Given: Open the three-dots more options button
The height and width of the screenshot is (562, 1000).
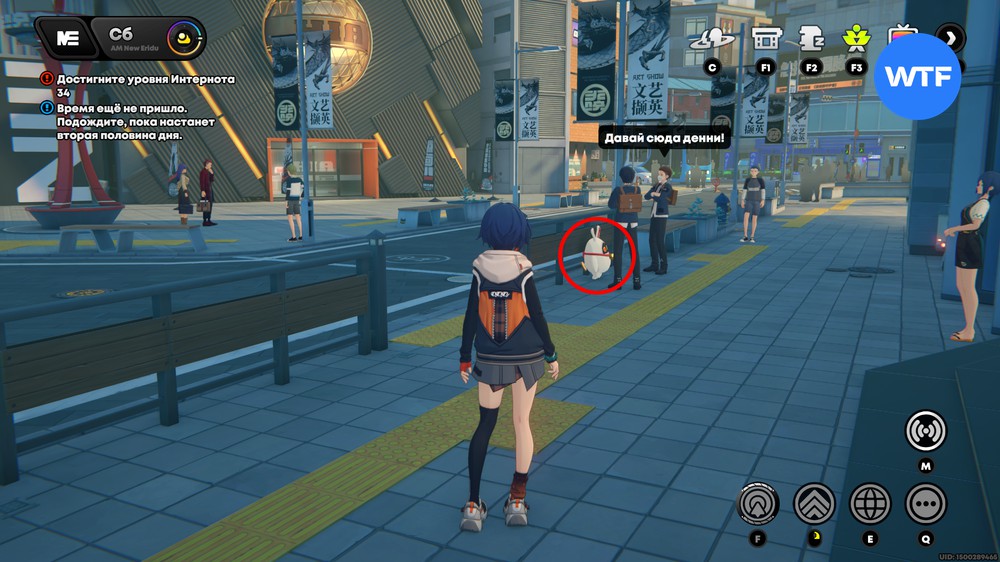Looking at the screenshot, I should click(x=925, y=503).
